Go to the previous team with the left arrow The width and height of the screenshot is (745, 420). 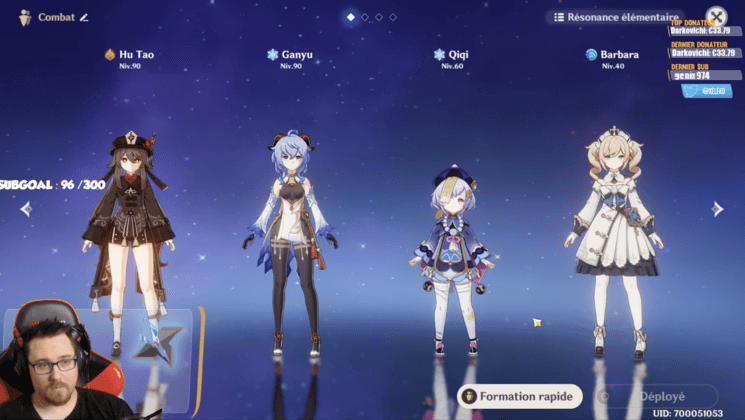tap(26, 209)
